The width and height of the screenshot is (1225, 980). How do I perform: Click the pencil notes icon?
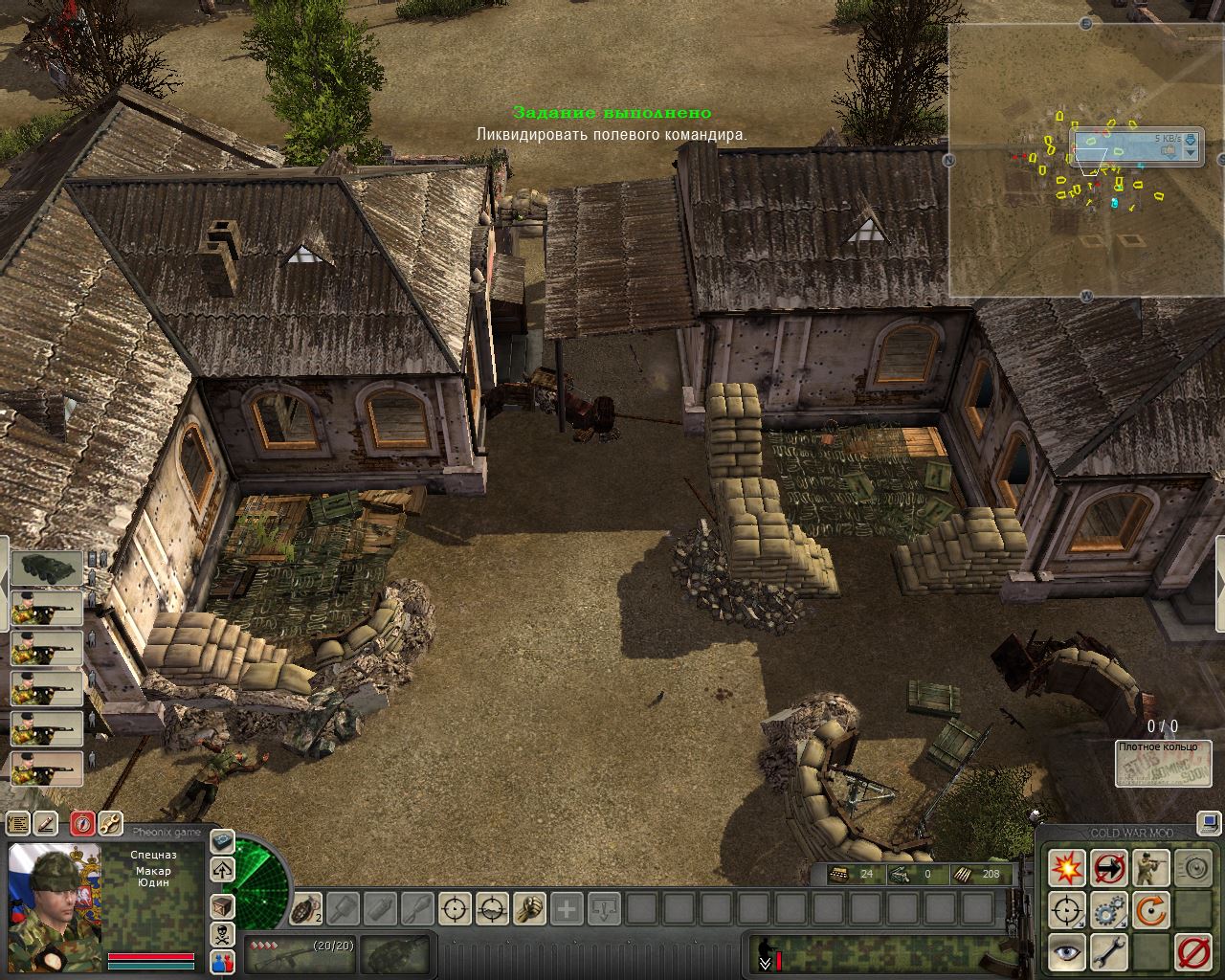45,823
